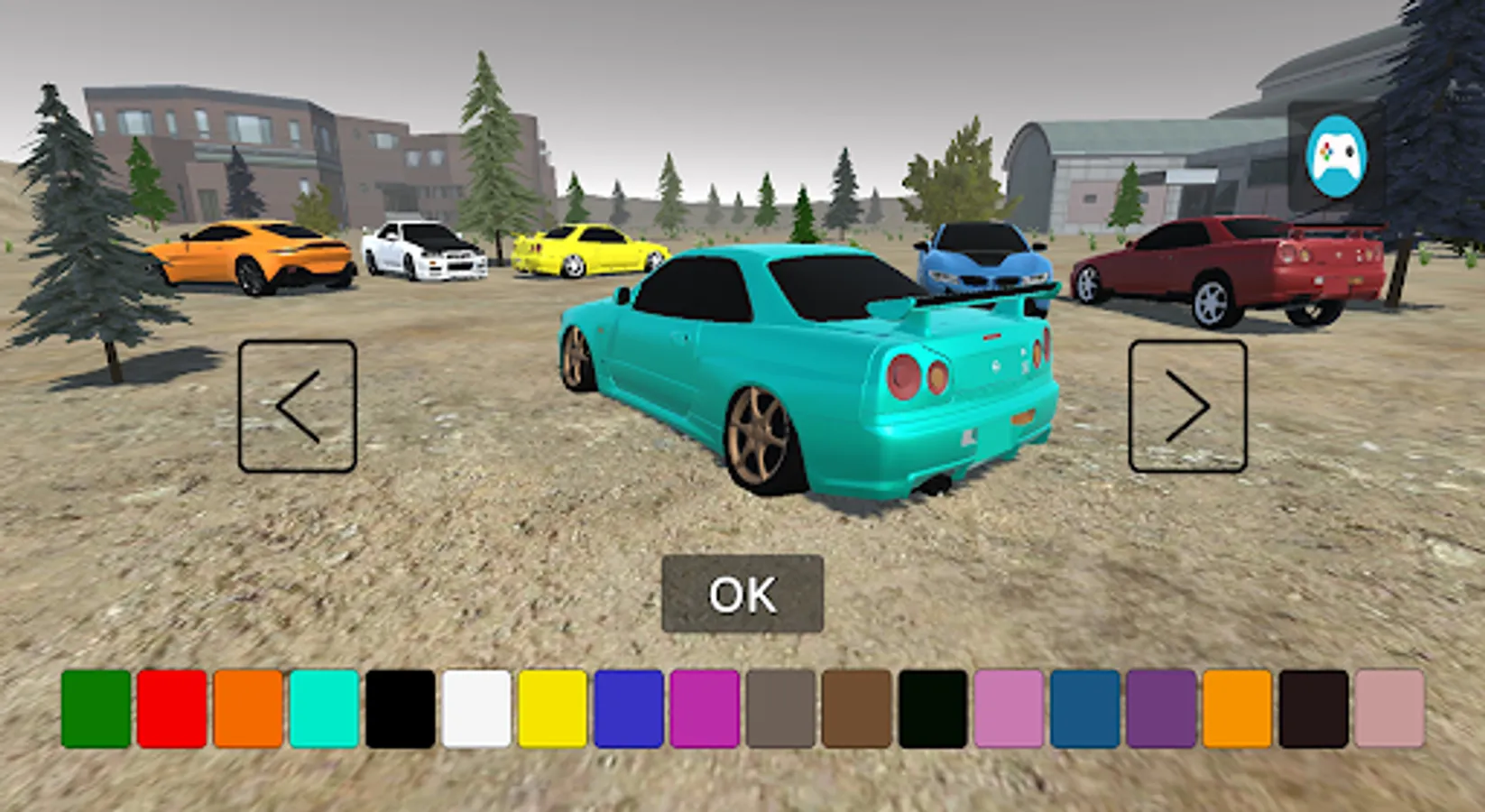Choose the steel blue paint swatch
The image size is (1485, 812).
(1084, 708)
